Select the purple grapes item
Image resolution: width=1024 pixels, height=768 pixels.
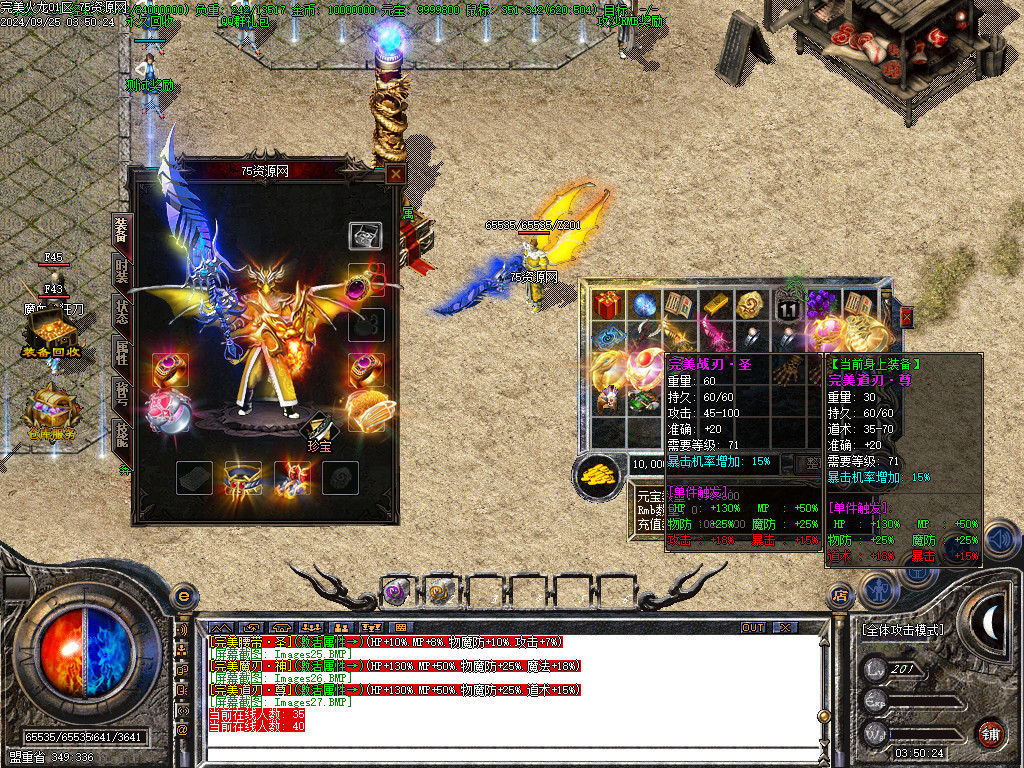pos(820,304)
